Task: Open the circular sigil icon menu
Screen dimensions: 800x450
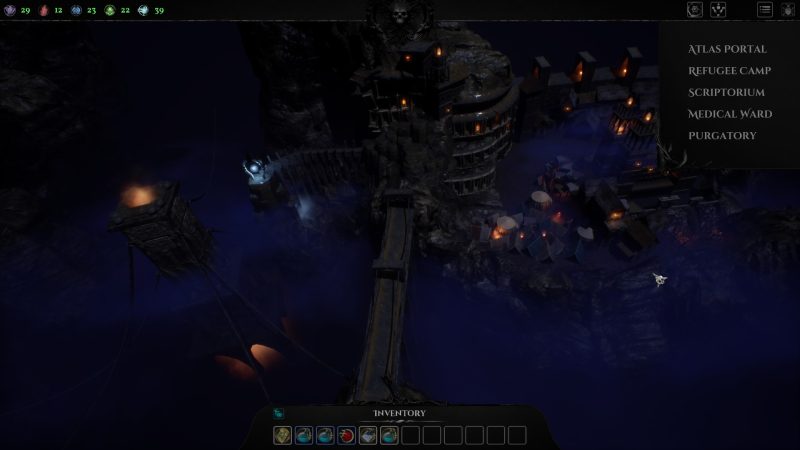Action: (695, 10)
